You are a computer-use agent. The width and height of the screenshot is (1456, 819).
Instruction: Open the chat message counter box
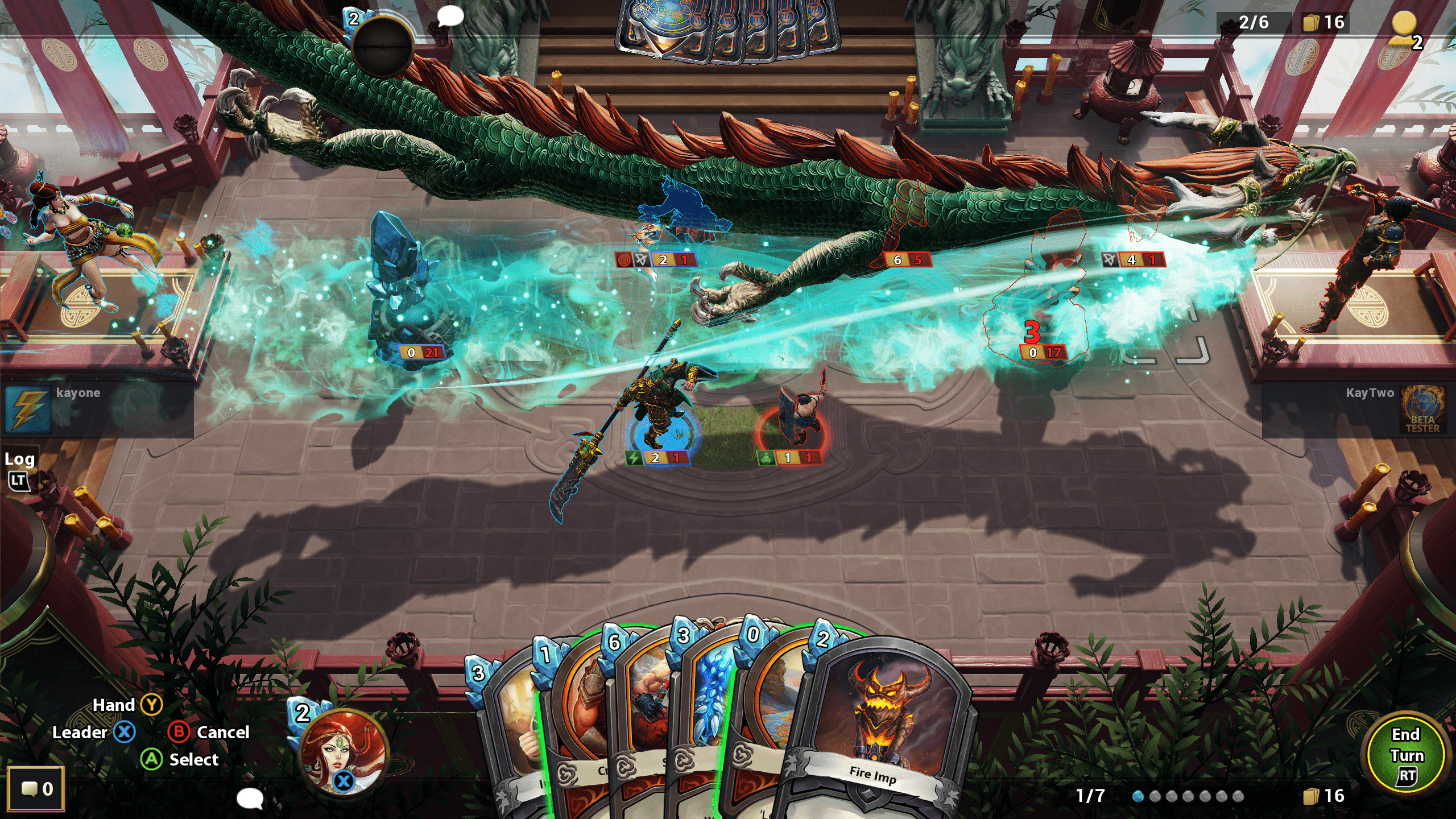click(x=36, y=789)
